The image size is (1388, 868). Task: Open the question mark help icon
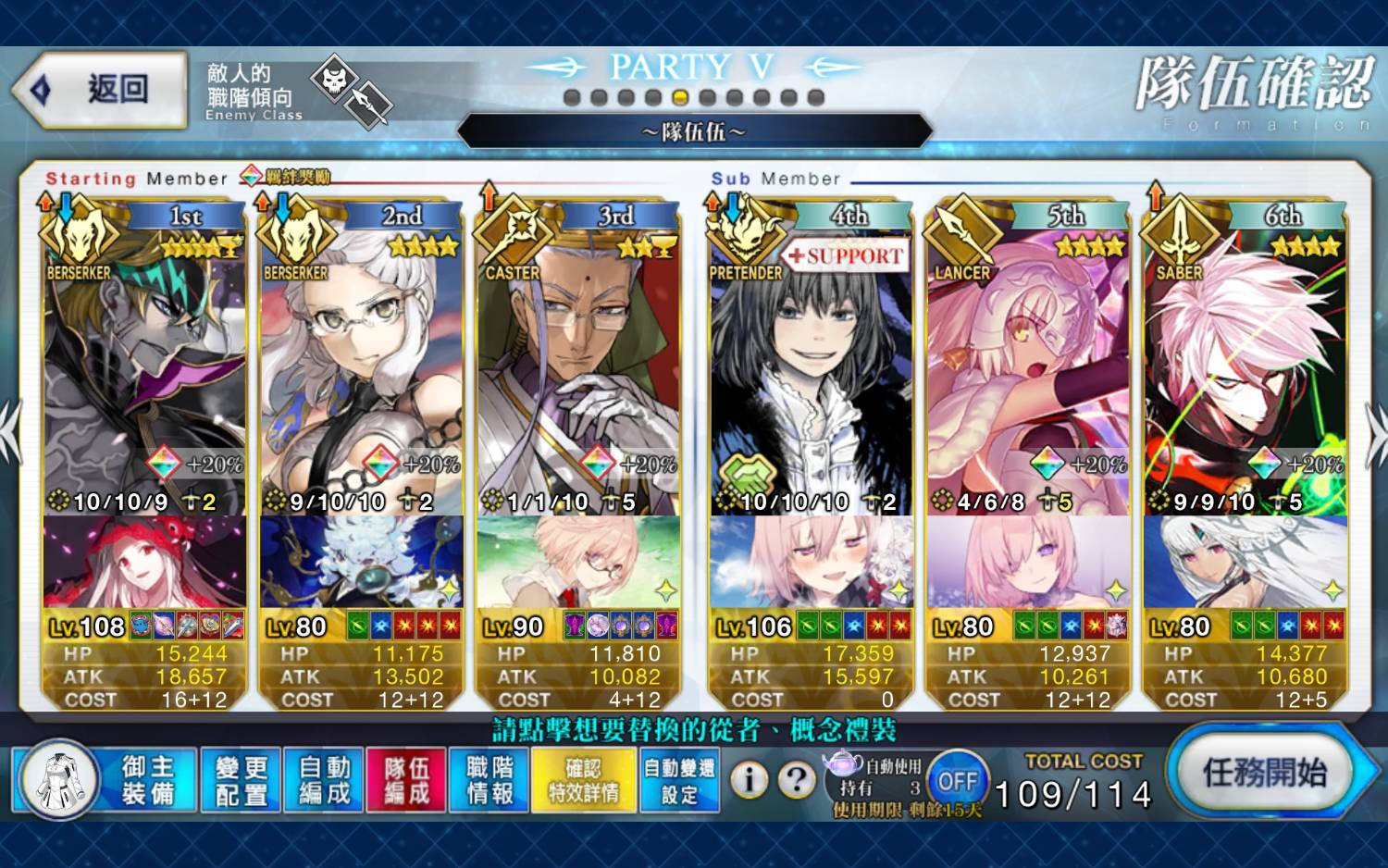coord(796,780)
